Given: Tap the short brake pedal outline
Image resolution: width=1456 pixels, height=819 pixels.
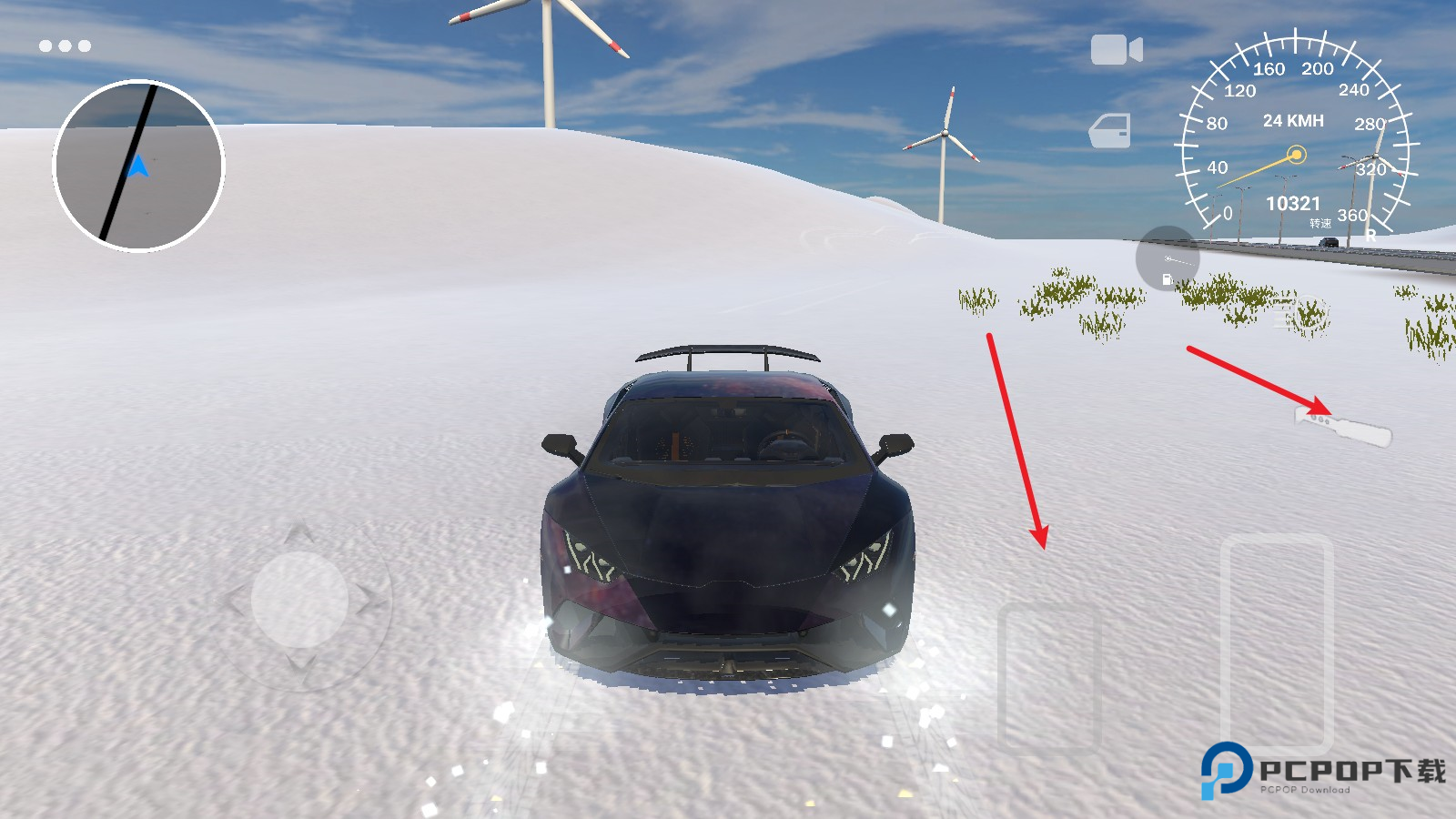Looking at the screenshot, I should click(1049, 676).
